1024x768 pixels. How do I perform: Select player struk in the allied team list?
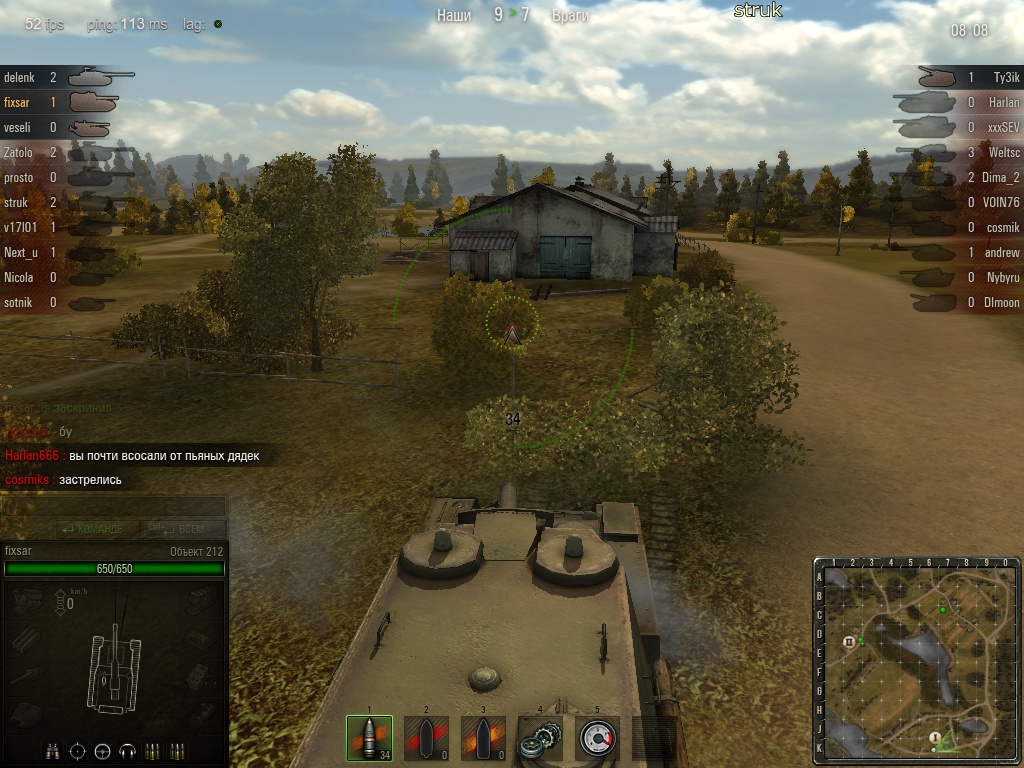pos(18,202)
